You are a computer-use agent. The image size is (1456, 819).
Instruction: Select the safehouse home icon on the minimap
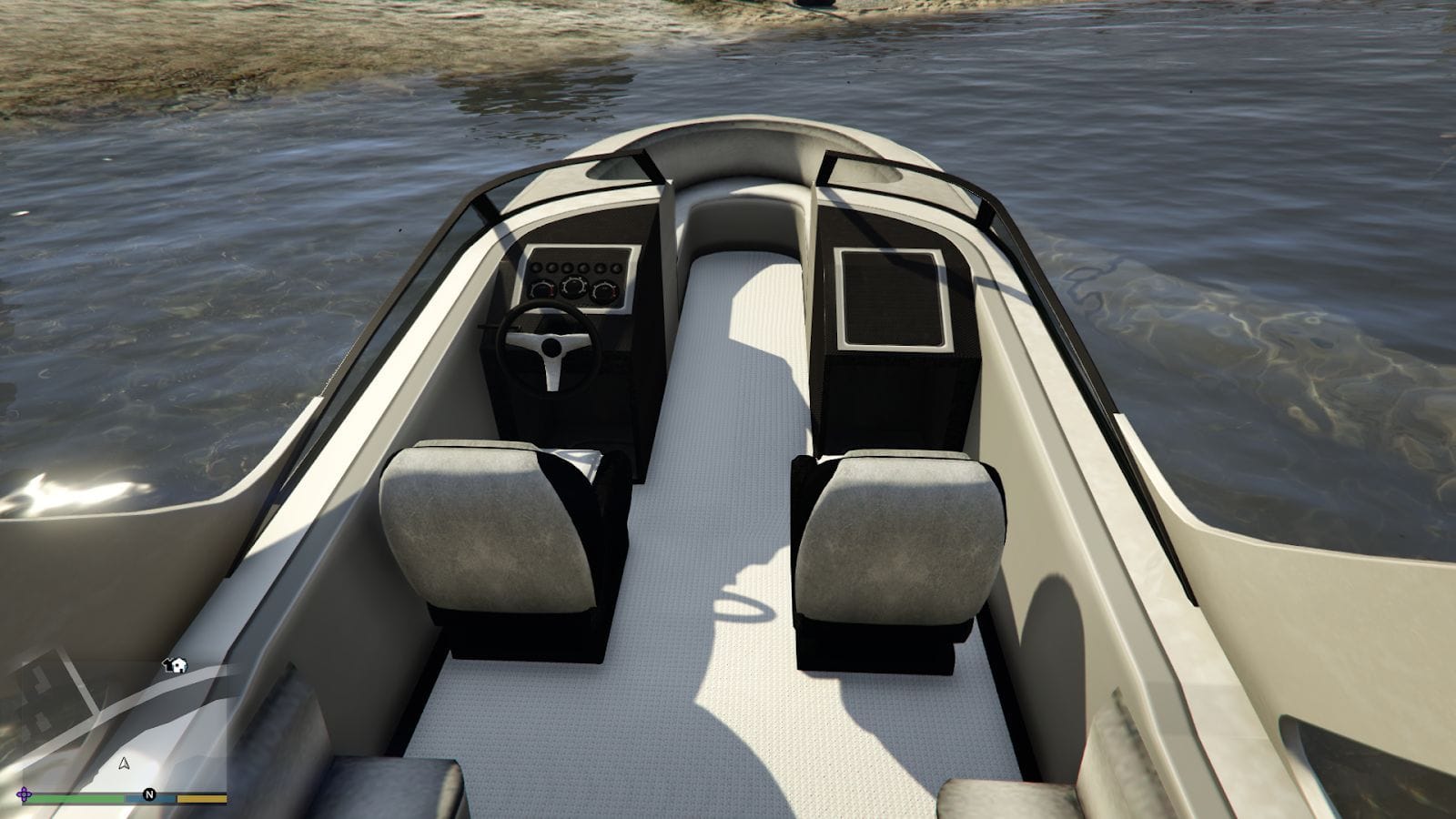[176, 665]
